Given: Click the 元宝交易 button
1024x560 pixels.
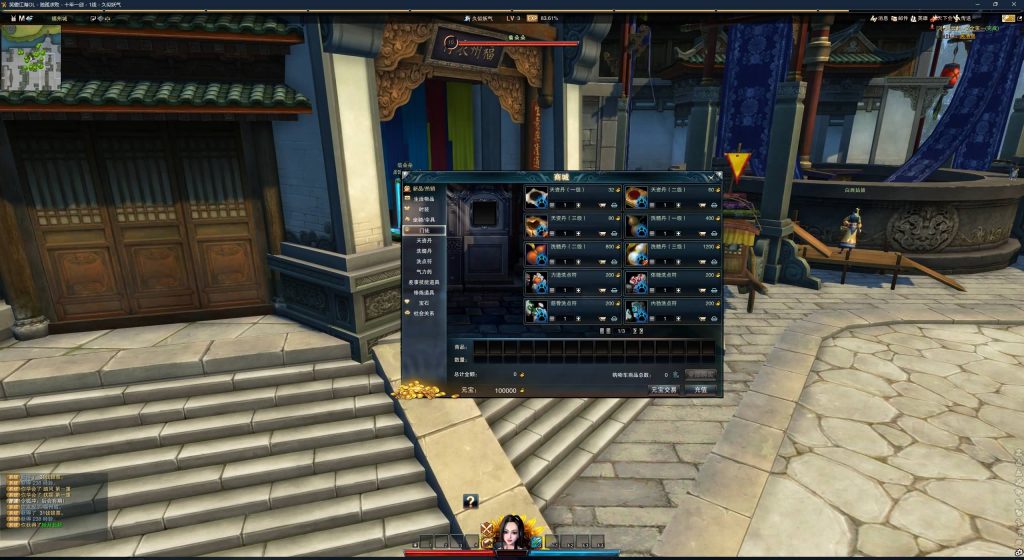Looking at the screenshot, I should click(x=663, y=389).
